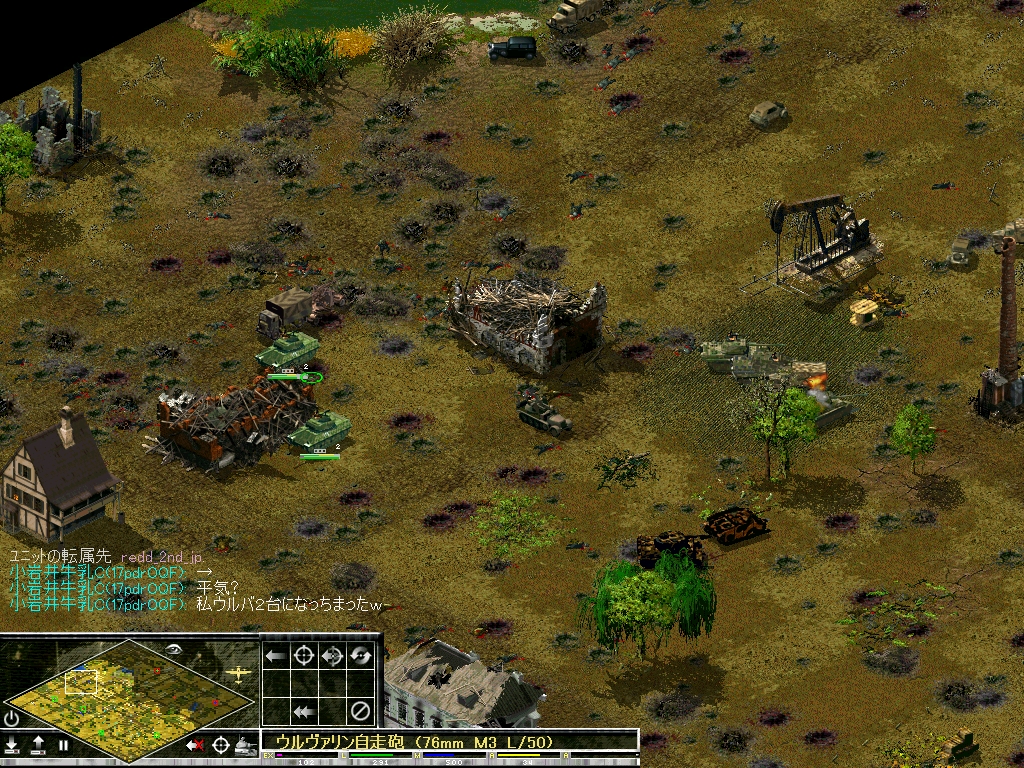Select the tank icon below the minimap

(245, 745)
